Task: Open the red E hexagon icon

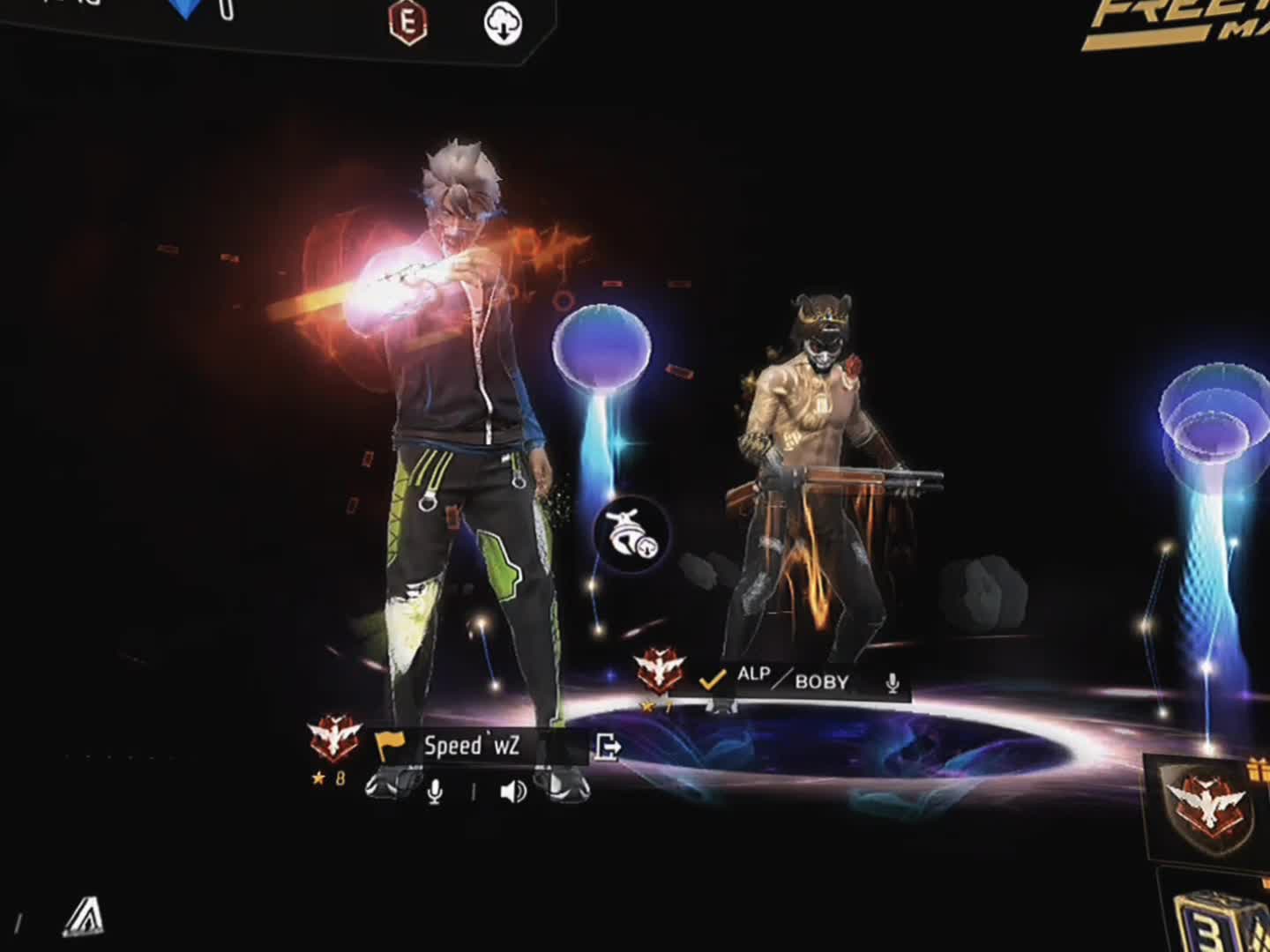Action: pyautogui.click(x=408, y=21)
